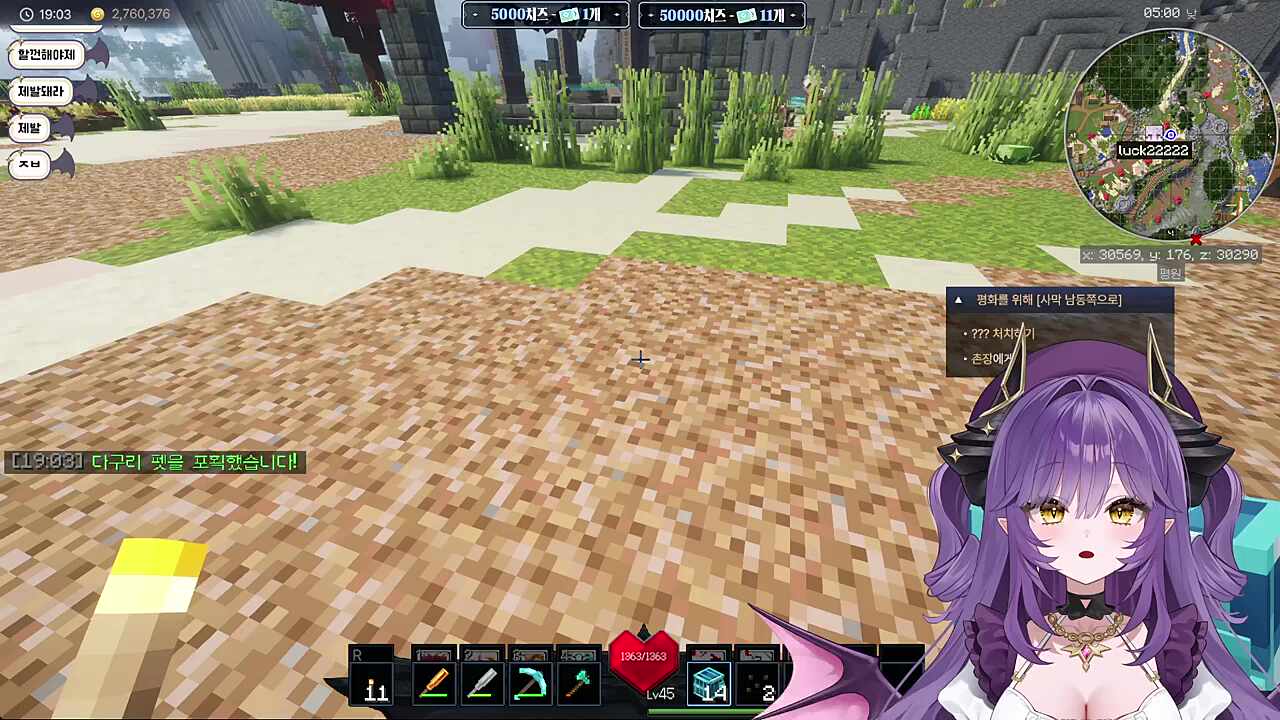
Task: Open the 5000치즈 donation goal banner
Action: tap(545, 15)
